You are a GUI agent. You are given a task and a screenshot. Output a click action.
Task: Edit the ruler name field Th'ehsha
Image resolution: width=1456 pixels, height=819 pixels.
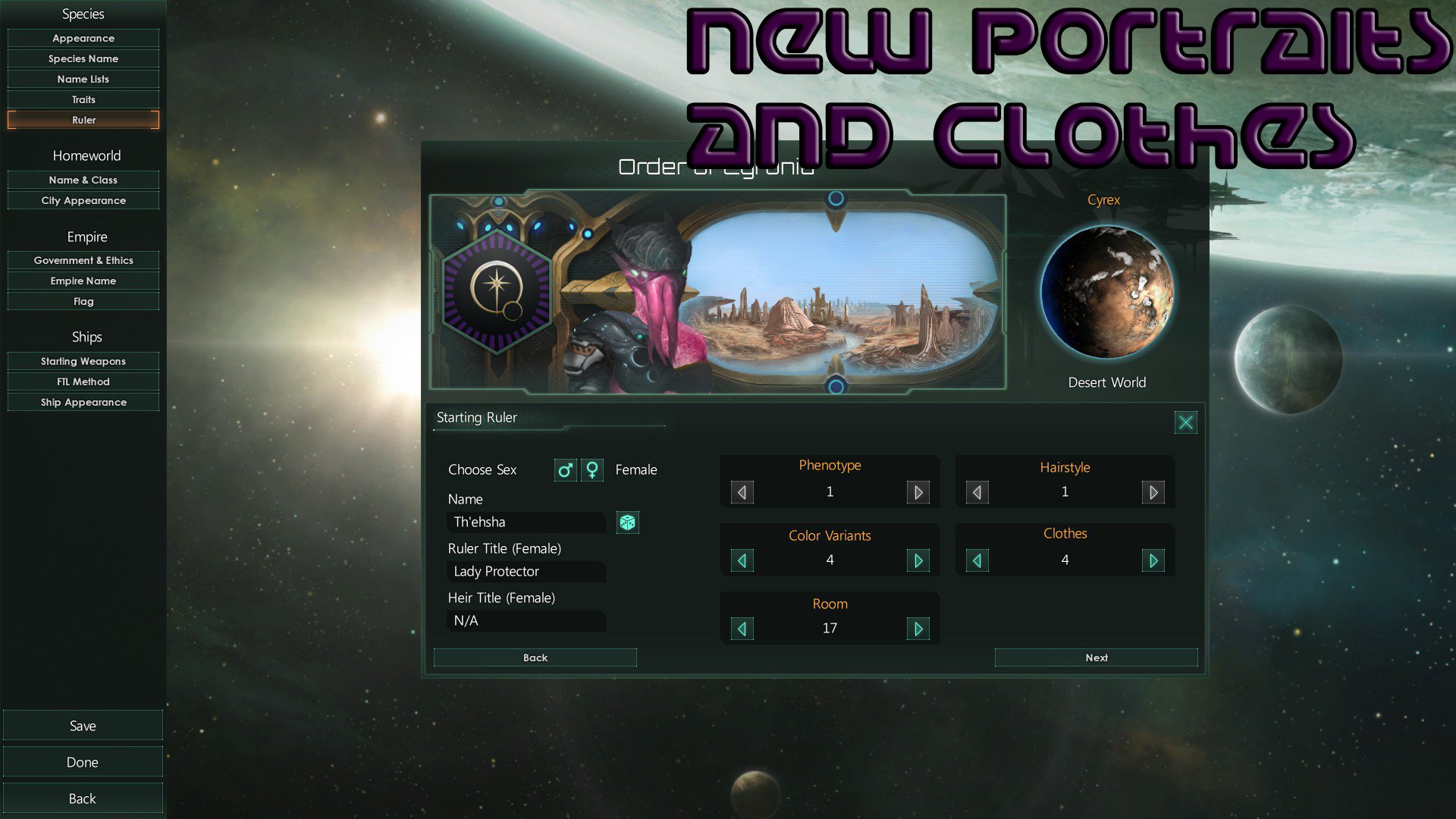(x=526, y=522)
